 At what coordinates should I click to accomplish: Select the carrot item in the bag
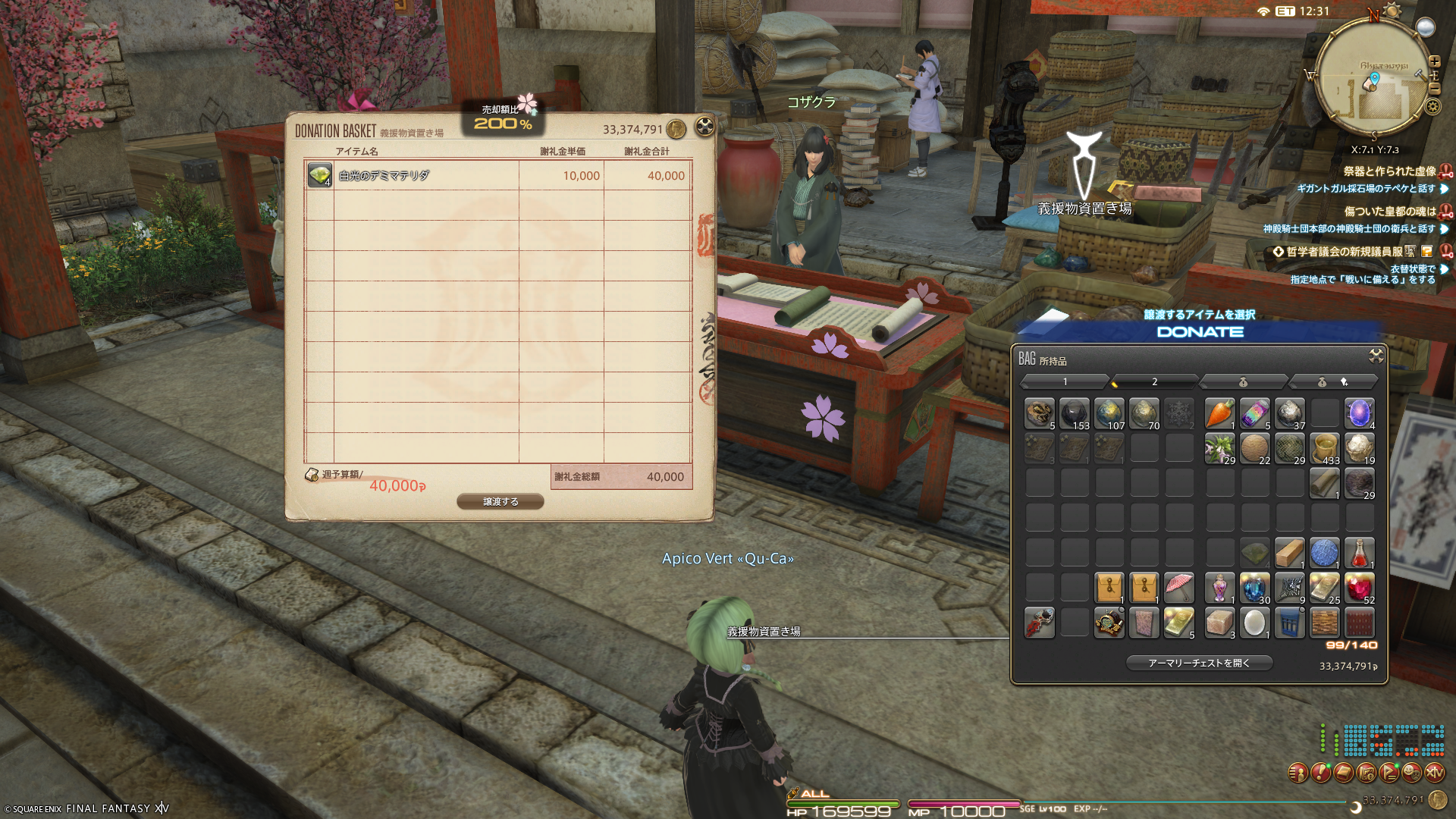click(1219, 413)
